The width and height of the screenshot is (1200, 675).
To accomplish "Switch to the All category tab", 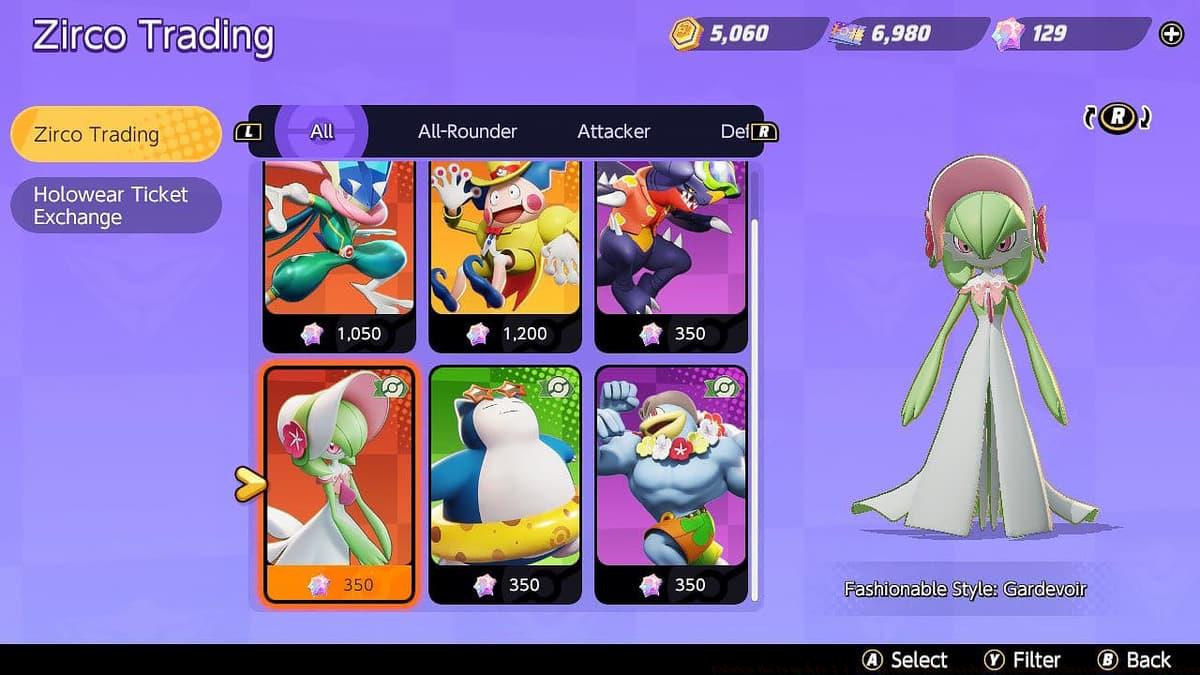I will tap(321, 131).
